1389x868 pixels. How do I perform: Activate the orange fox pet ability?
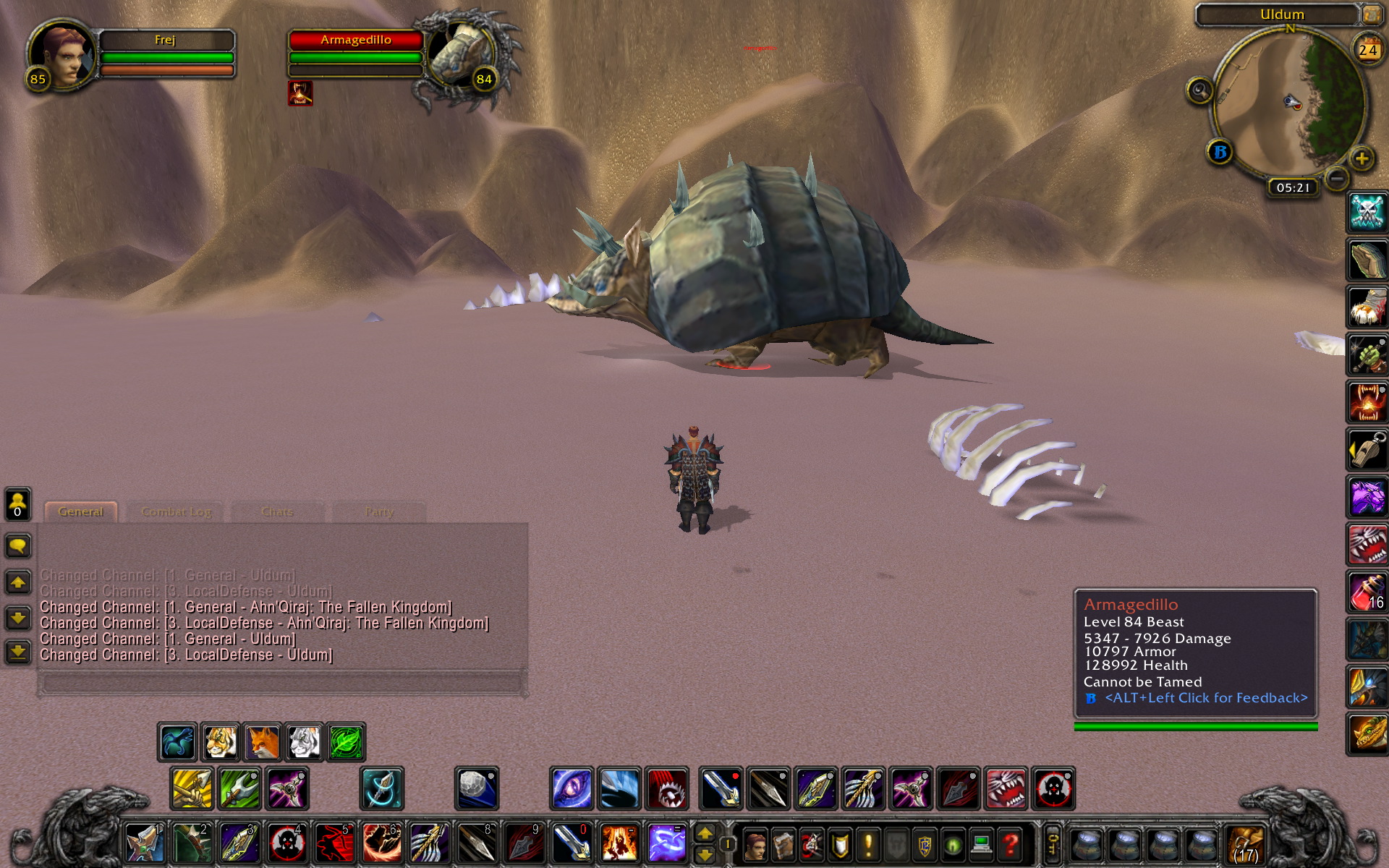tap(262, 742)
